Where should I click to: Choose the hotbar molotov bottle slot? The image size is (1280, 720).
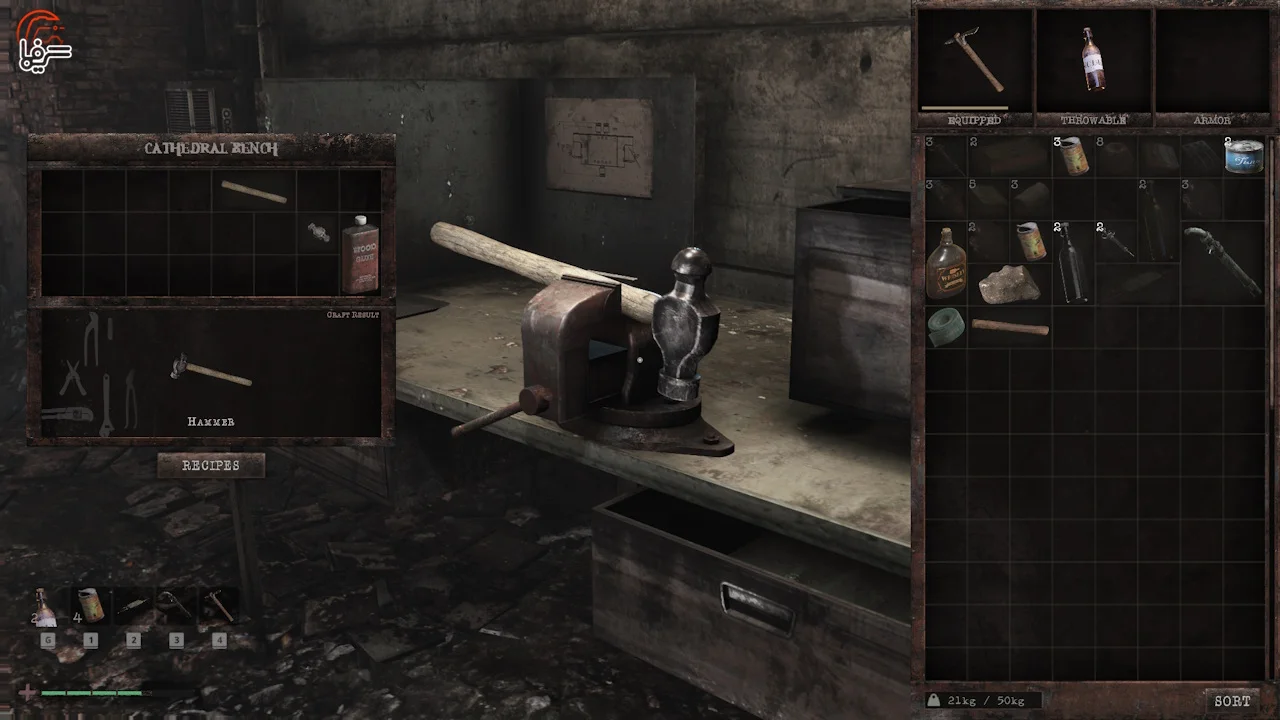[46, 607]
